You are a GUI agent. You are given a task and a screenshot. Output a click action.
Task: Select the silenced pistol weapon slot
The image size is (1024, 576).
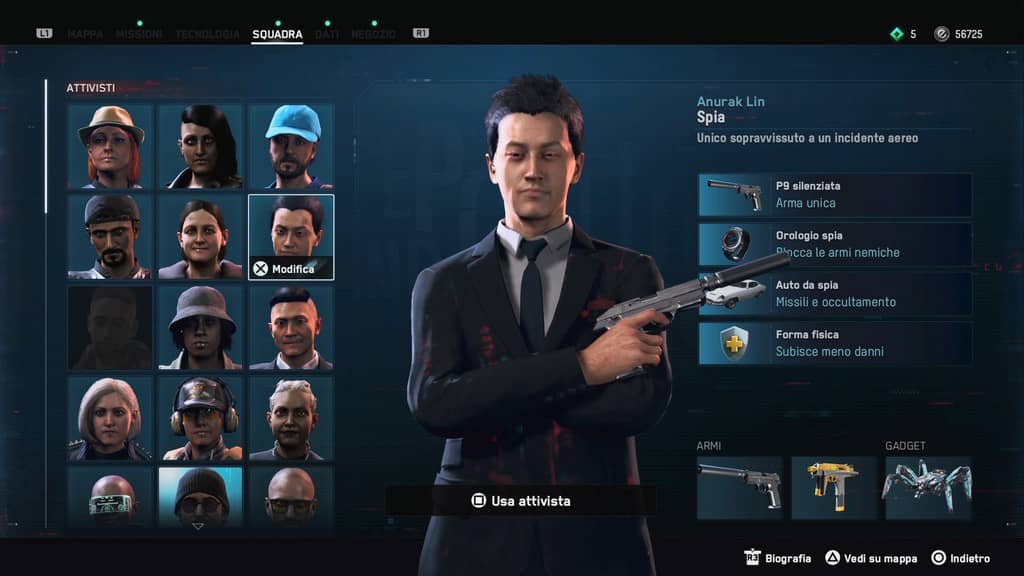point(739,488)
